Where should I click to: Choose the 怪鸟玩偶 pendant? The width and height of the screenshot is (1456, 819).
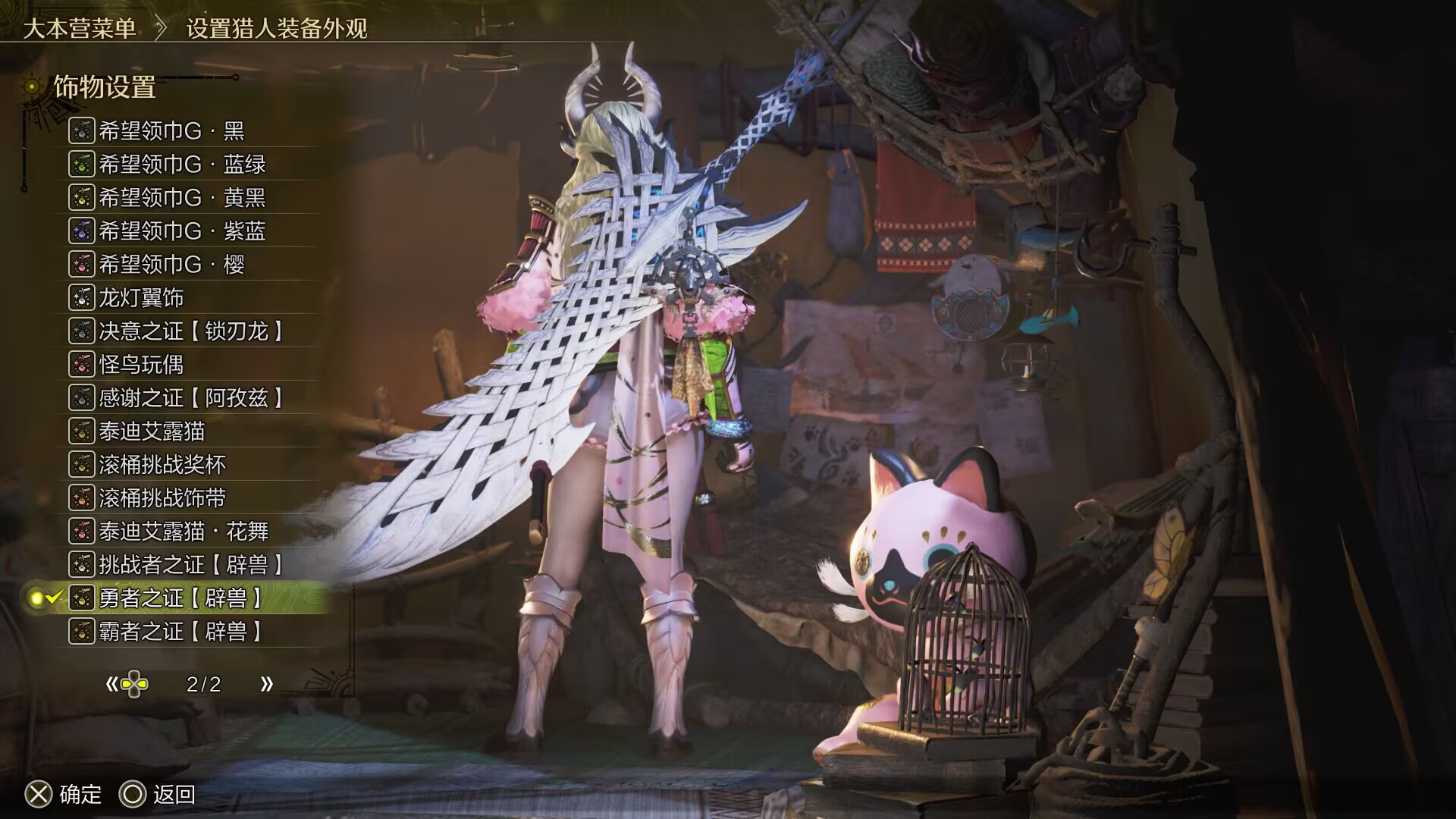pos(141,365)
